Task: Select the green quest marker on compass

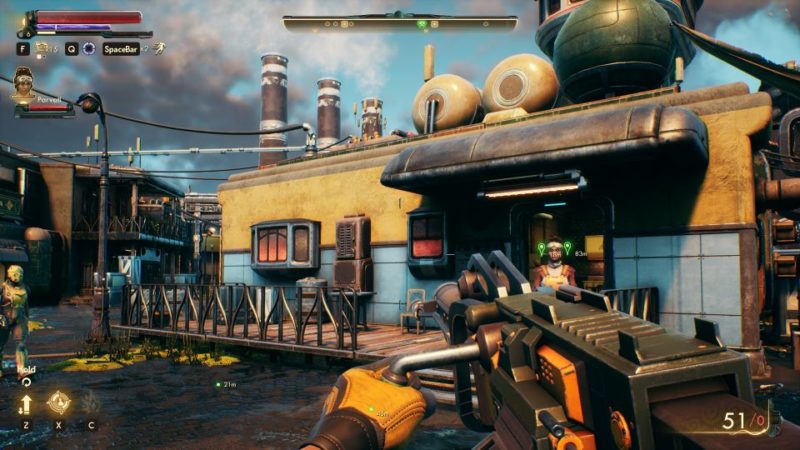Action: click(x=422, y=22)
